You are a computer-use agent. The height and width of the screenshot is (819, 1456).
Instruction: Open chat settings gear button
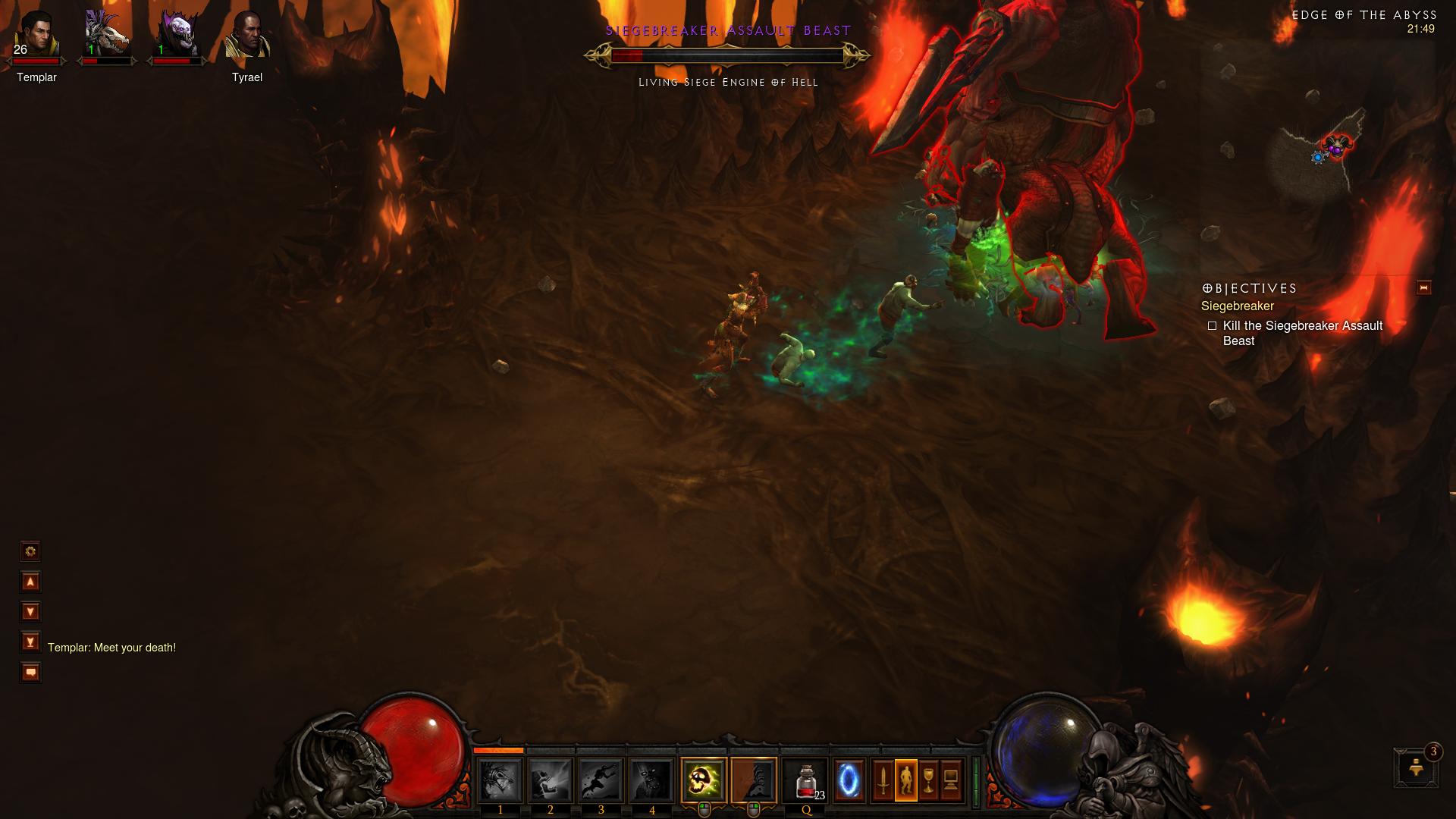(x=30, y=551)
